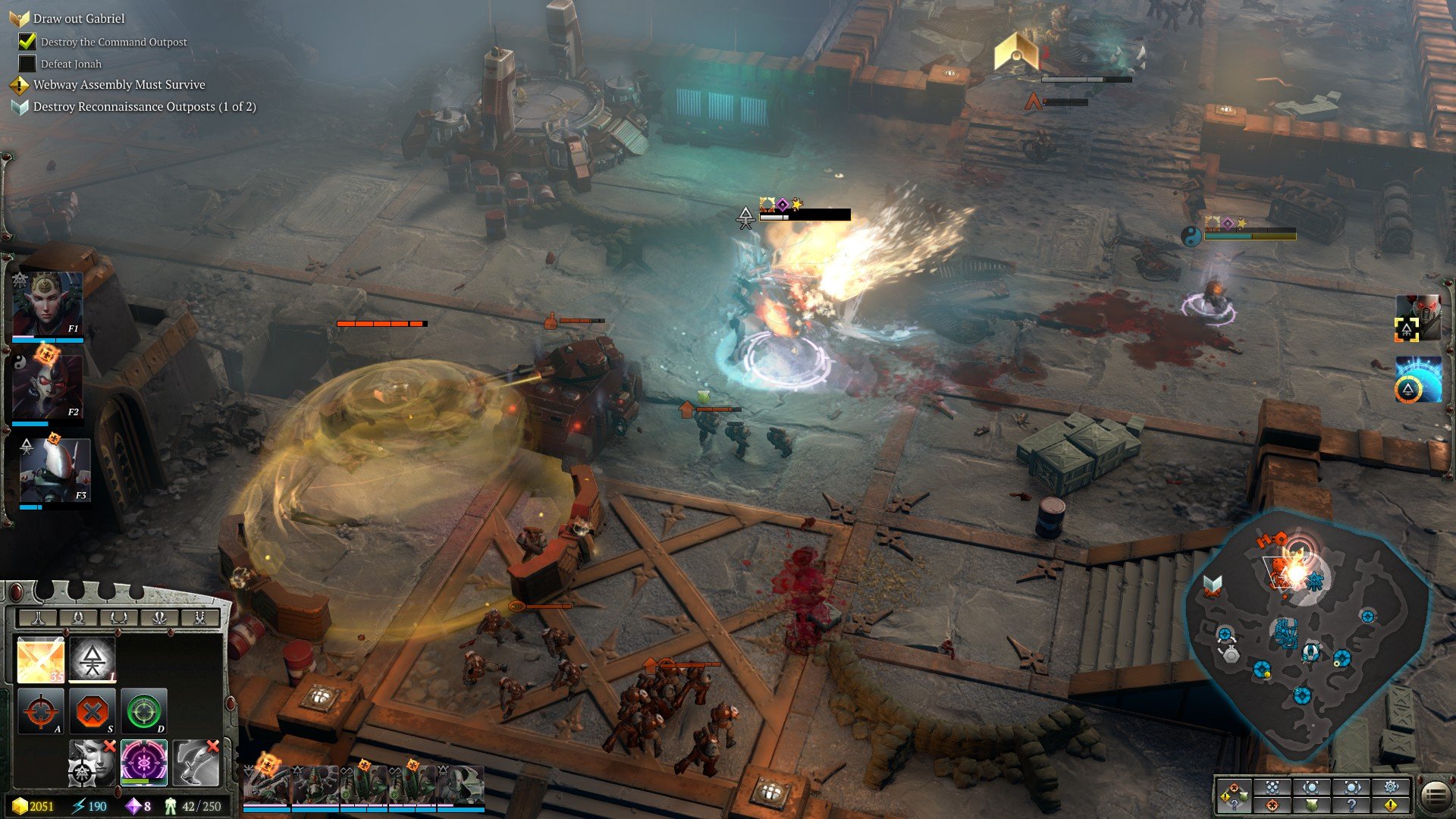
Task: Click the crossed-out running leg ability
Action: point(195,762)
